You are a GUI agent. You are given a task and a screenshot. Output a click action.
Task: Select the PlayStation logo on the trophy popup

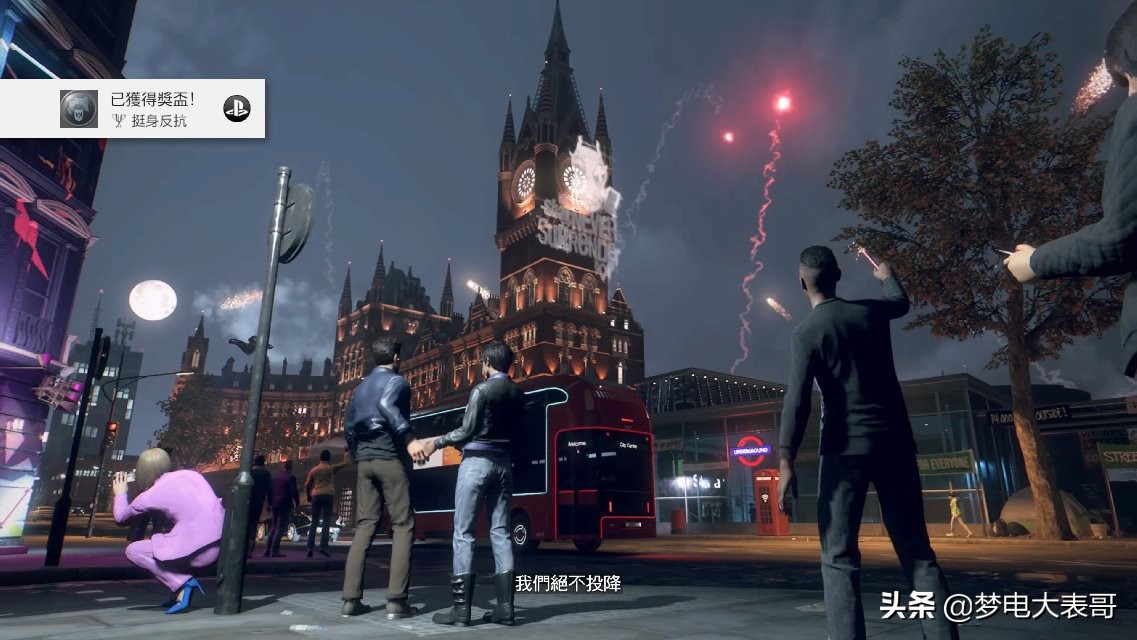(x=237, y=108)
